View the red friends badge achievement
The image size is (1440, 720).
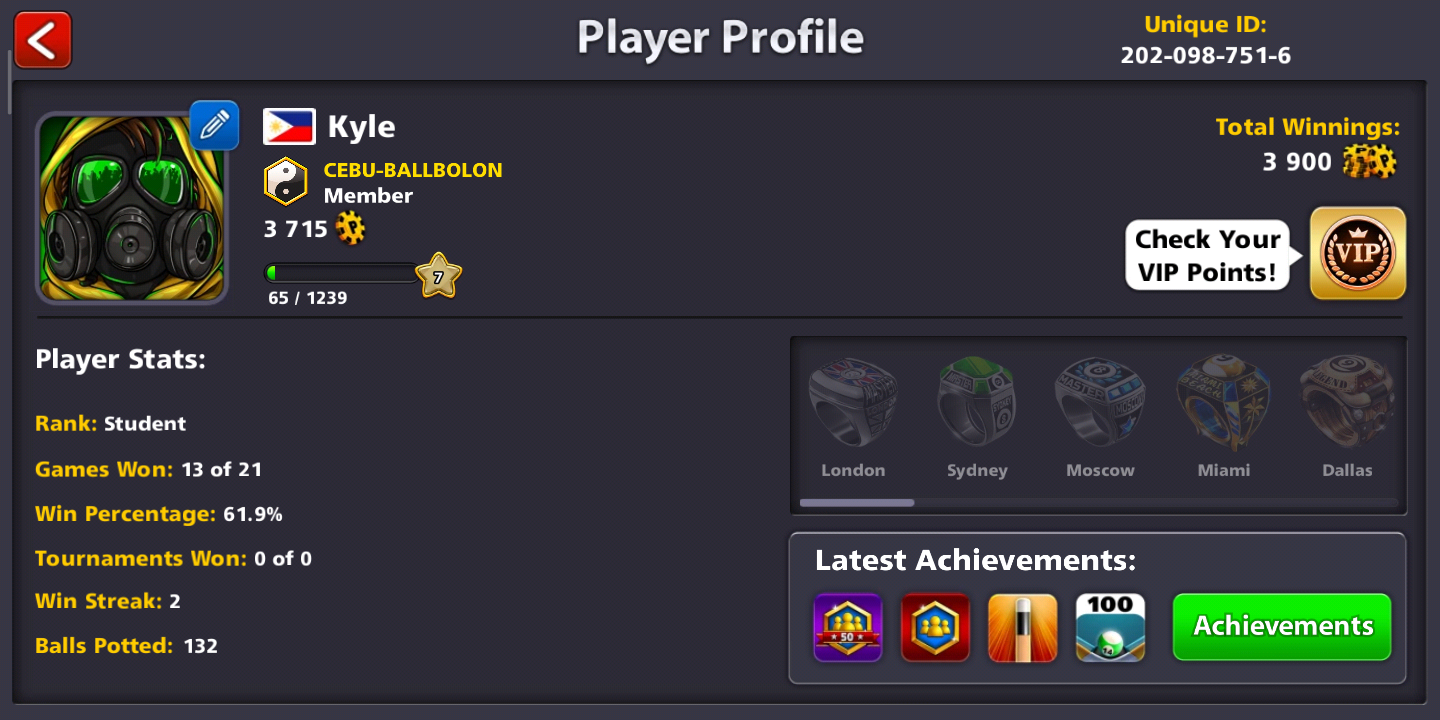point(935,628)
